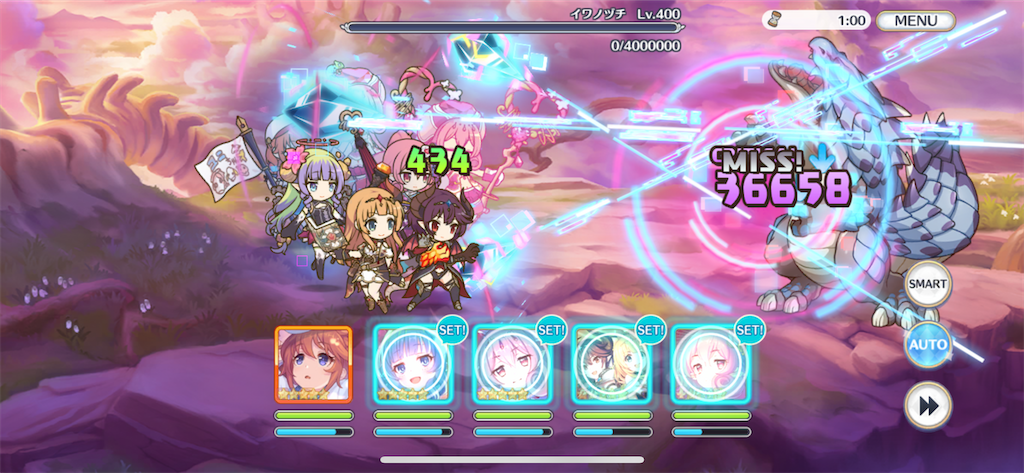Viewport: 1024px width, 473px height.
Task: Toggle AUTO battle mode
Action: point(928,345)
